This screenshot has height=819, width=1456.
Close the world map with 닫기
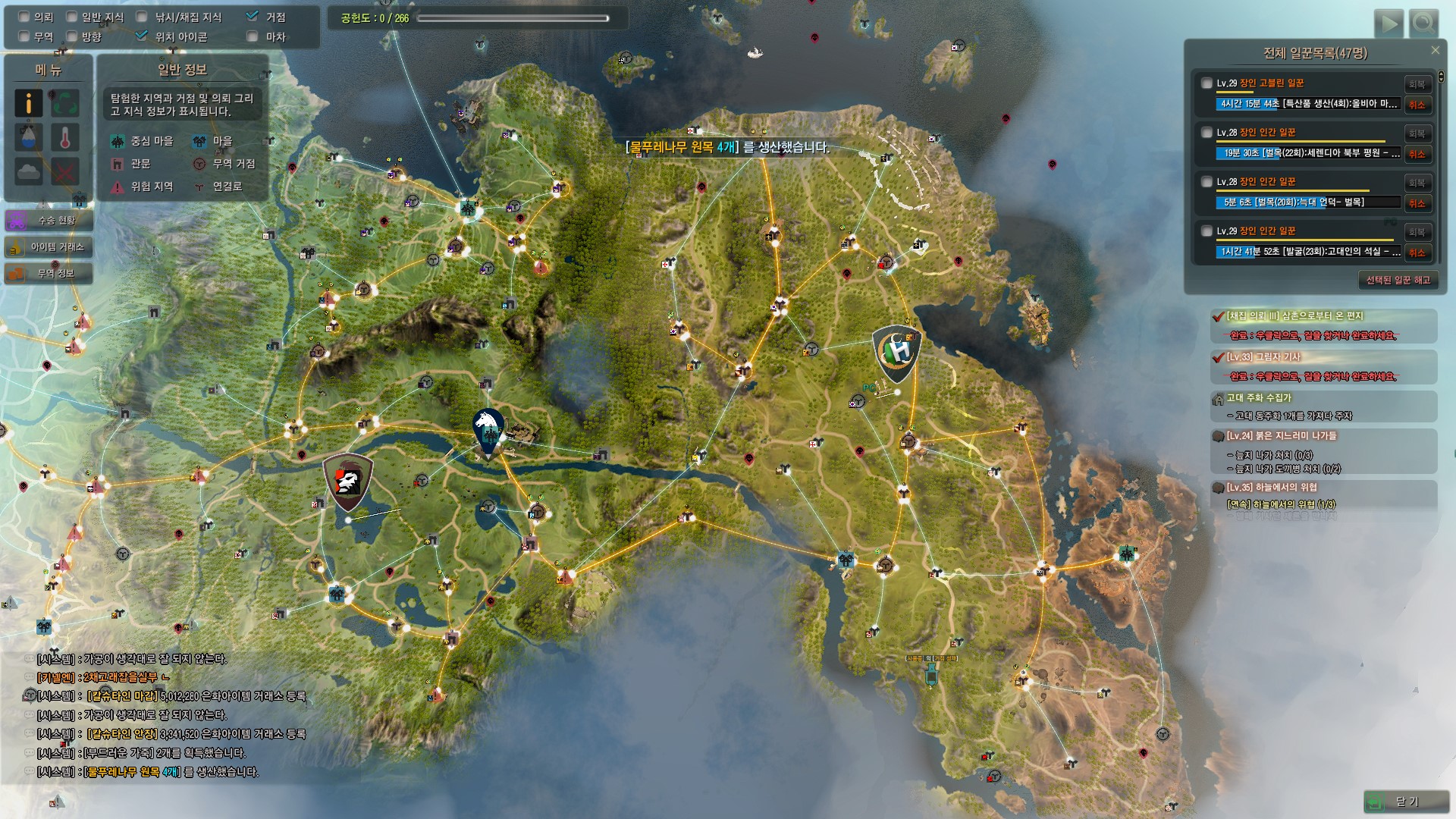click(x=1405, y=801)
